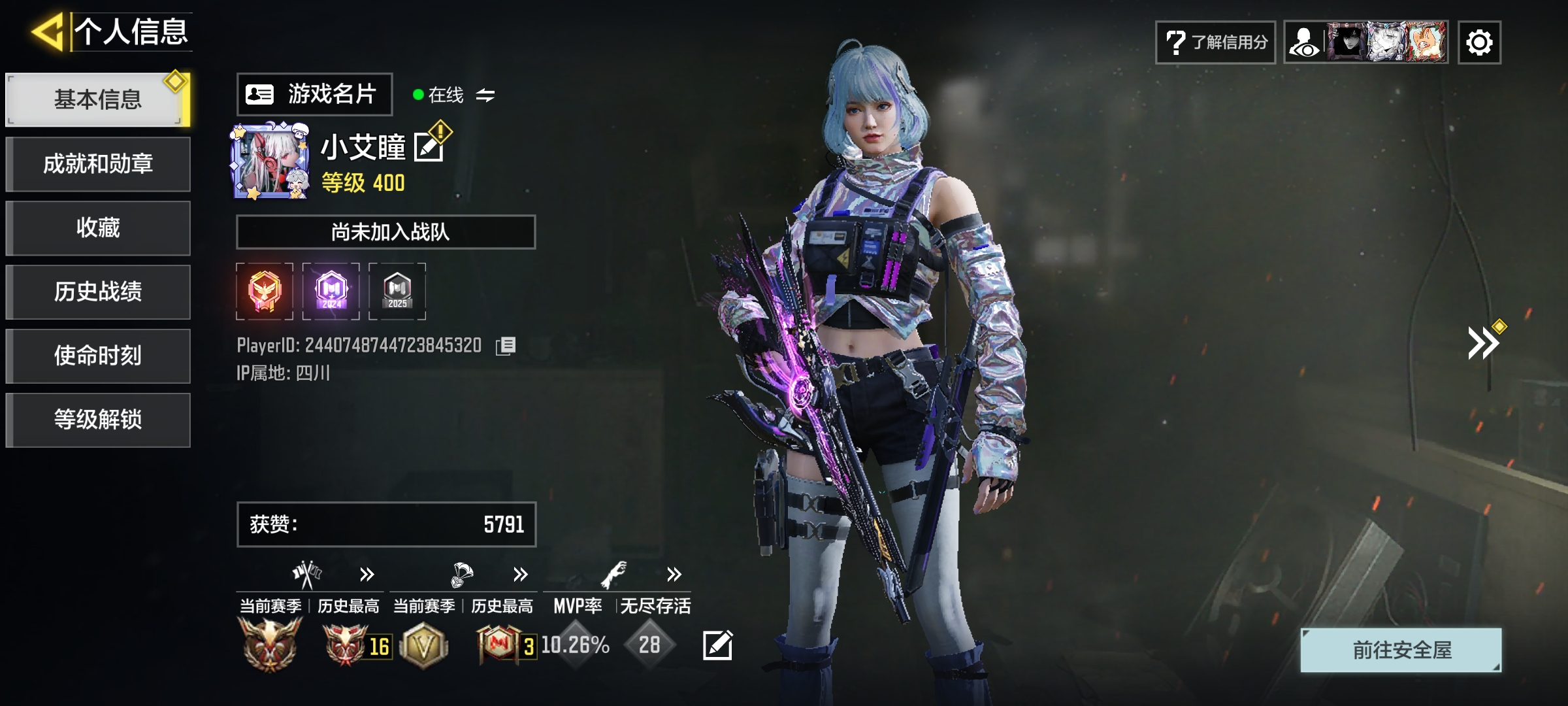Show the 等级解锁 tab
The width and height of the screenshot is (1568, 706).
(97, 420)
